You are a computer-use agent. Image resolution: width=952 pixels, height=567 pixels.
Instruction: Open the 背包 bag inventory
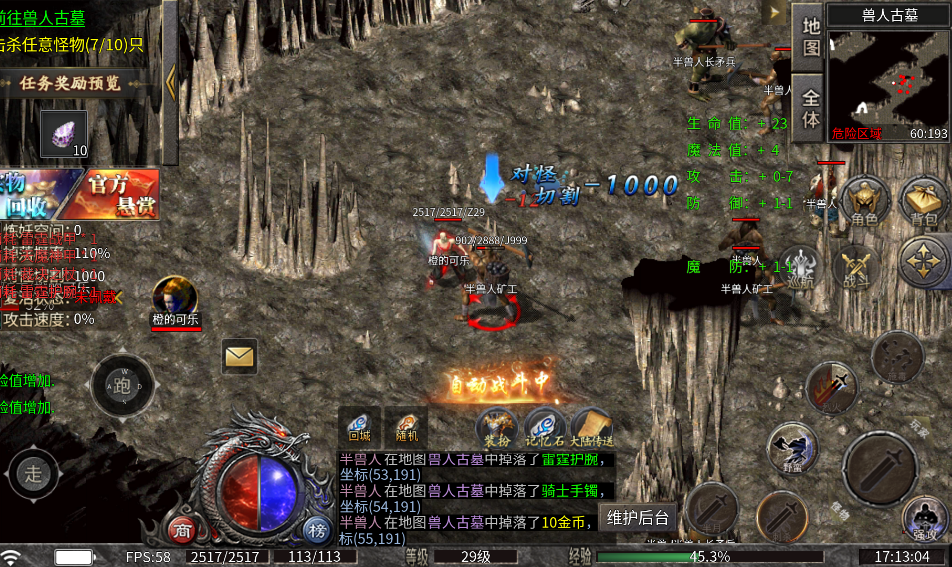[924, 203]
